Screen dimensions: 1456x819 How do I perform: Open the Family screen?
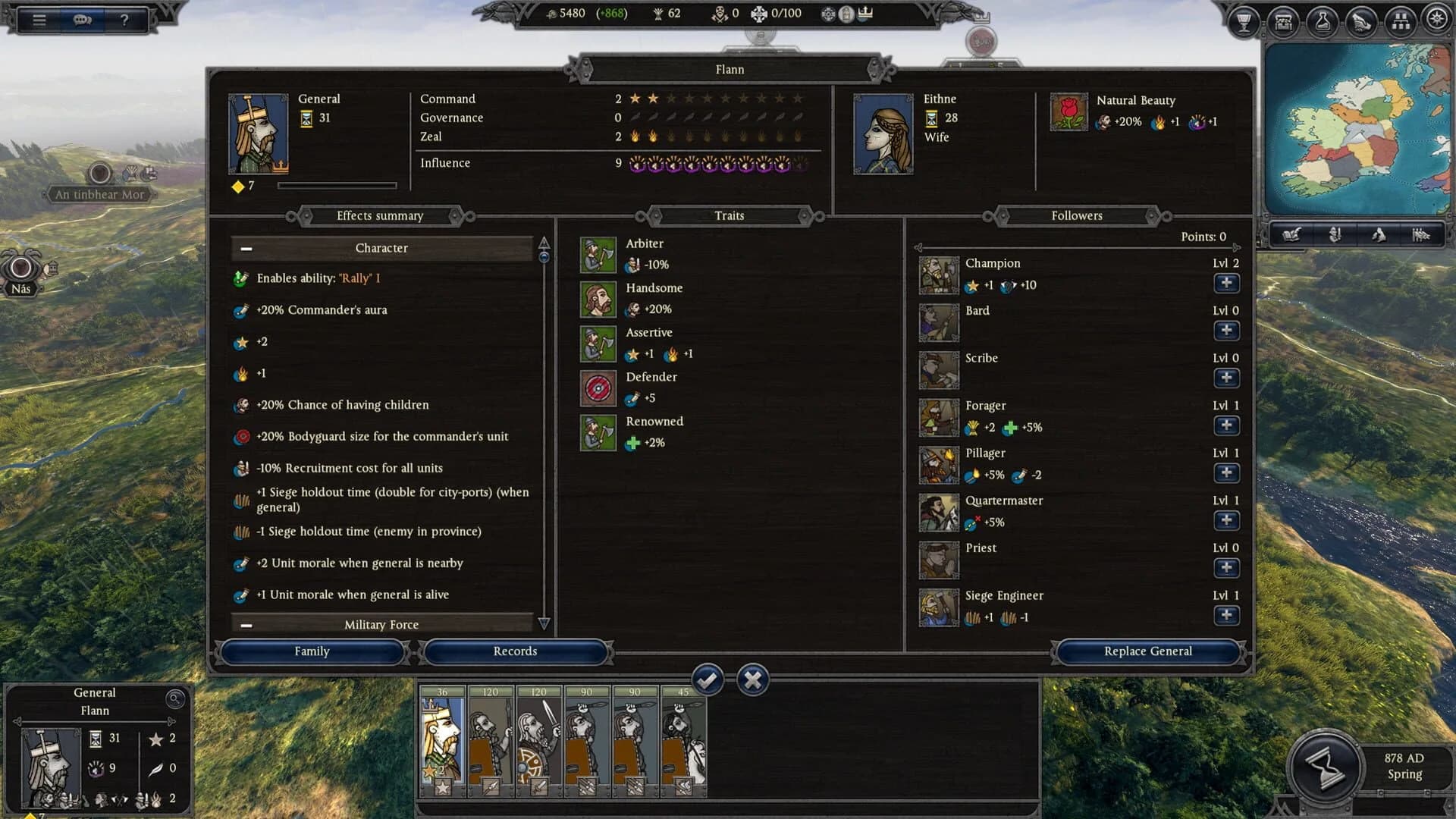pos(312,651)
